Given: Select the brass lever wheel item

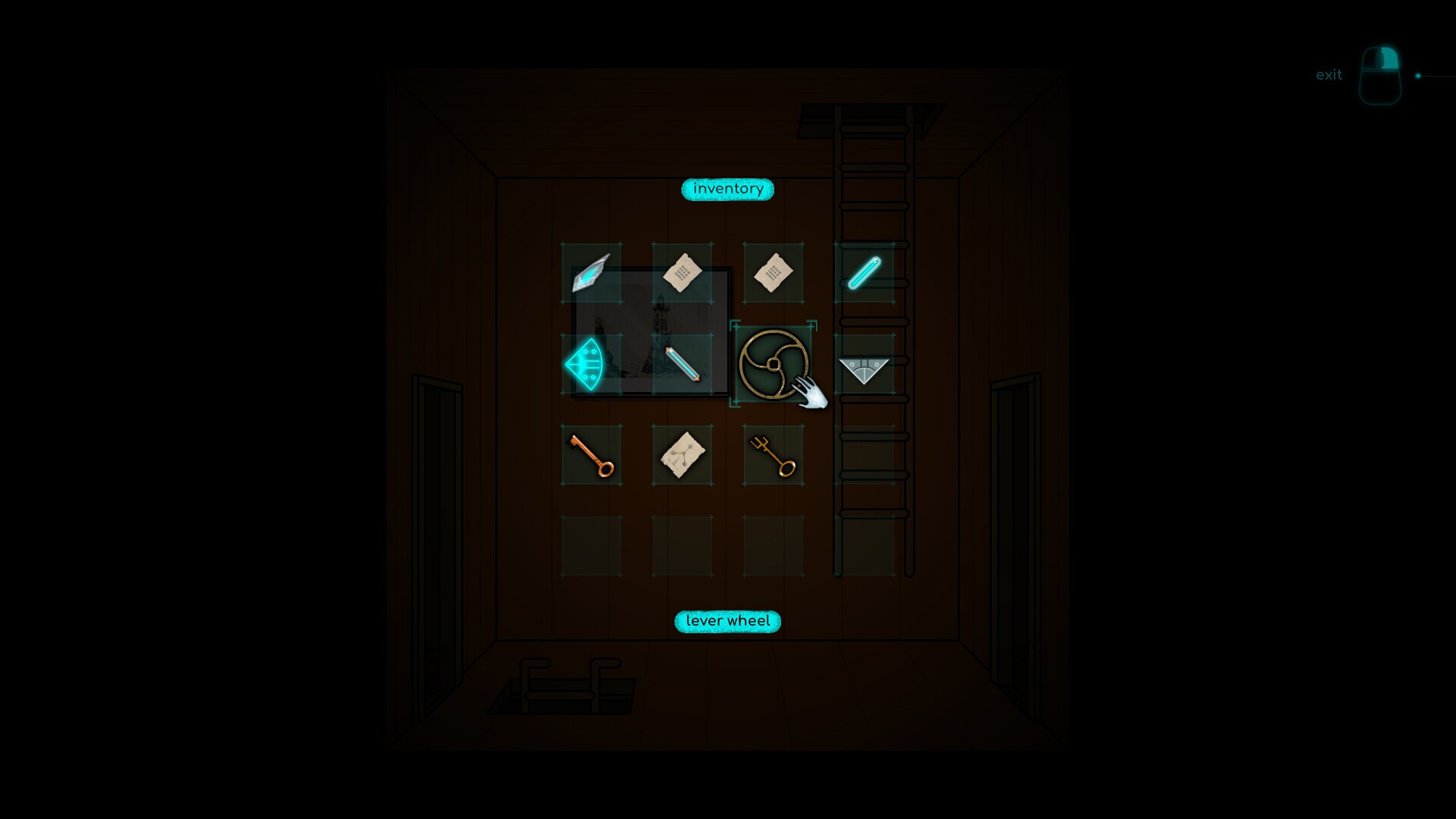Looking at the screenshot, I should (773, 366).
